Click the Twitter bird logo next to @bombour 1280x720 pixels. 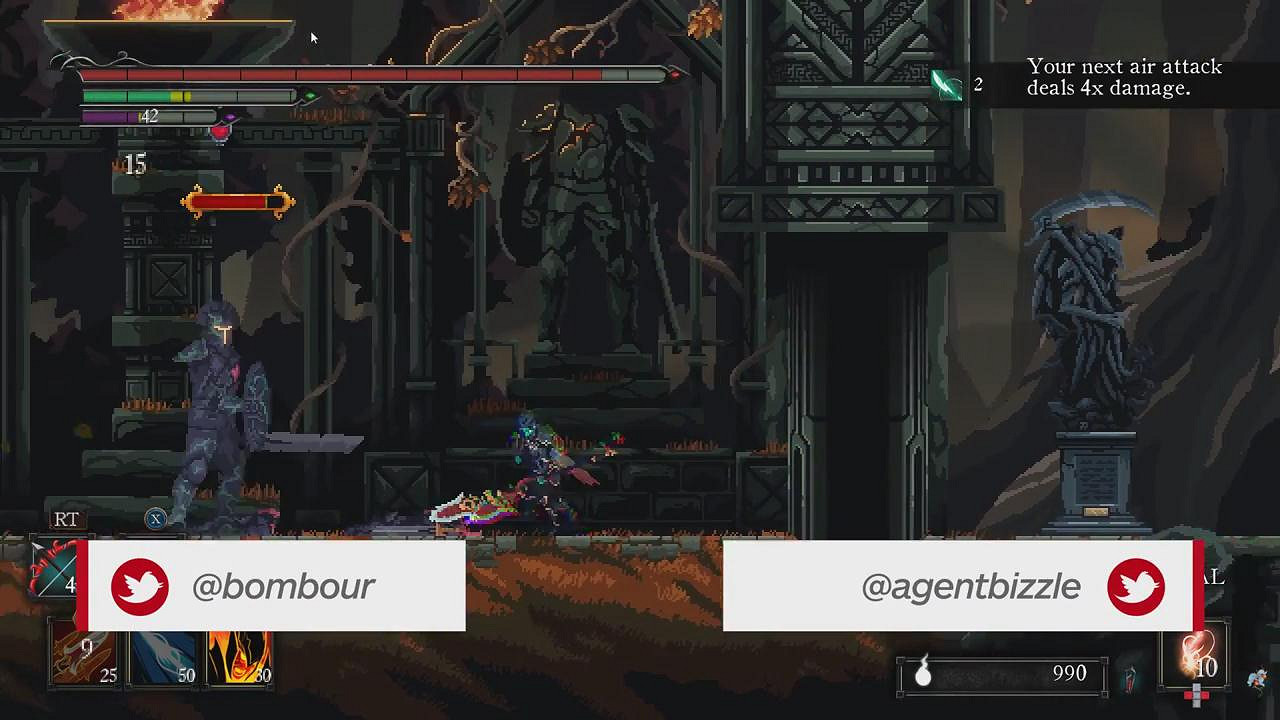pos(140,586)
